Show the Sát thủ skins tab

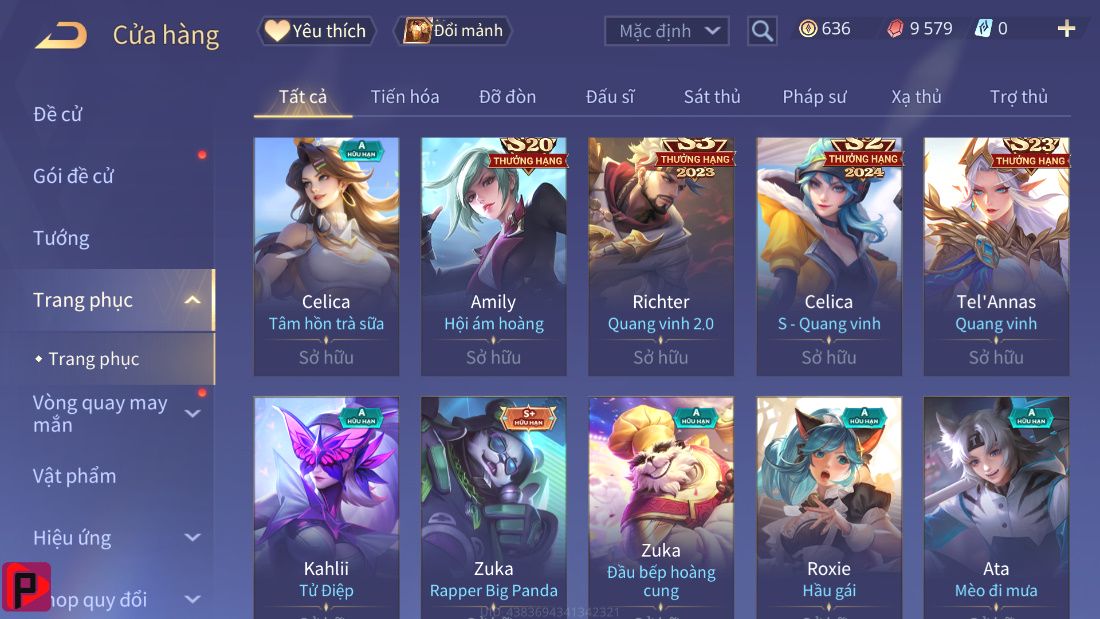(712, 97)
